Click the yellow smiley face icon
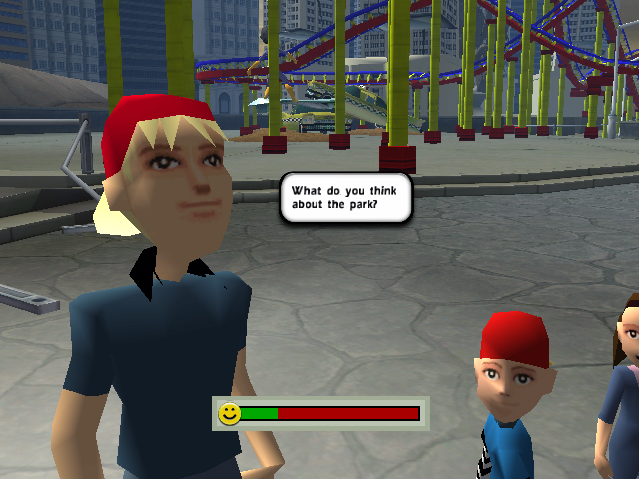This screenshot has width=640, height=480. [230, 413]
